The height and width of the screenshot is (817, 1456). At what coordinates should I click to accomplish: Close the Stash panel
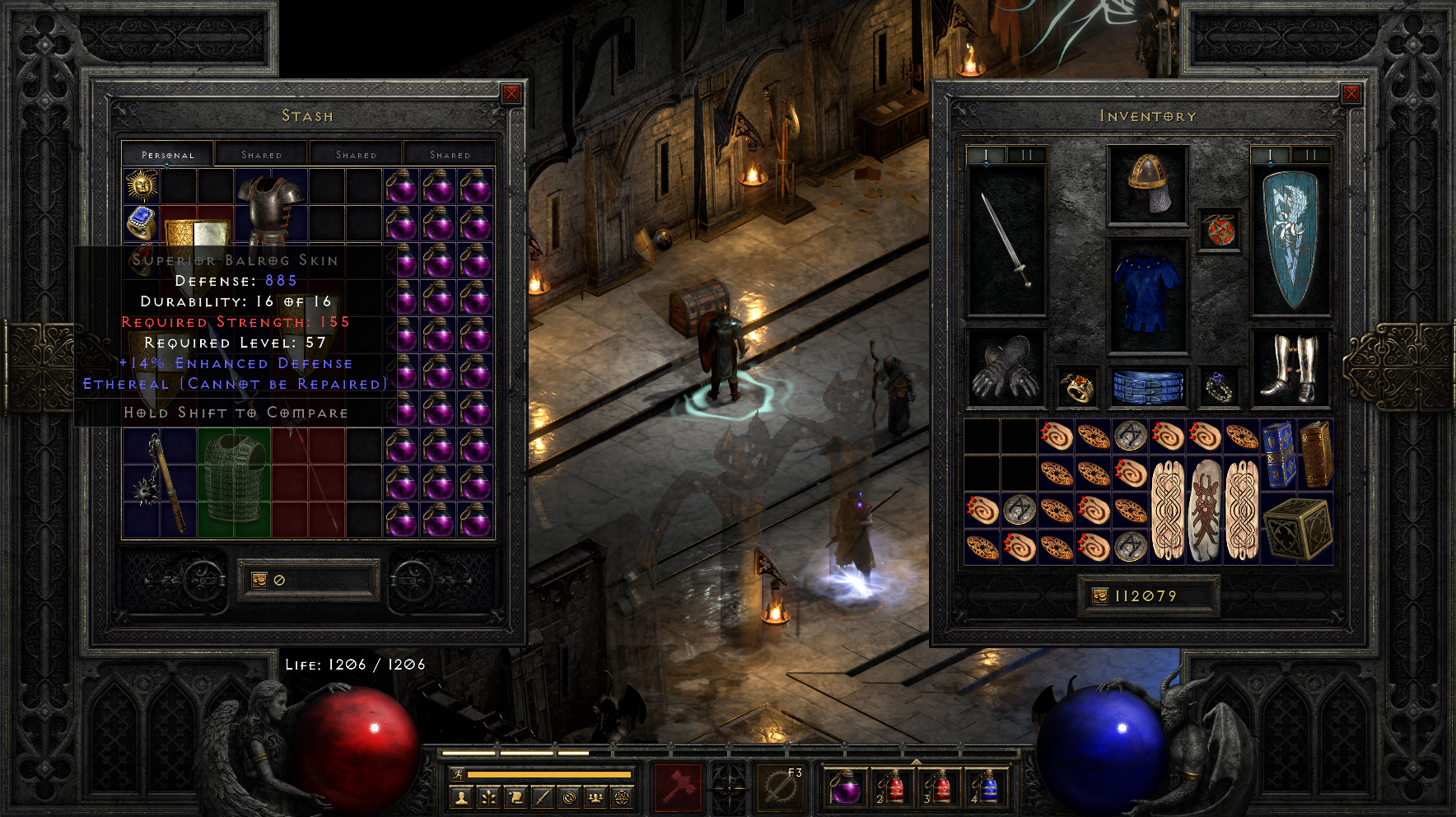coord(511,94)
